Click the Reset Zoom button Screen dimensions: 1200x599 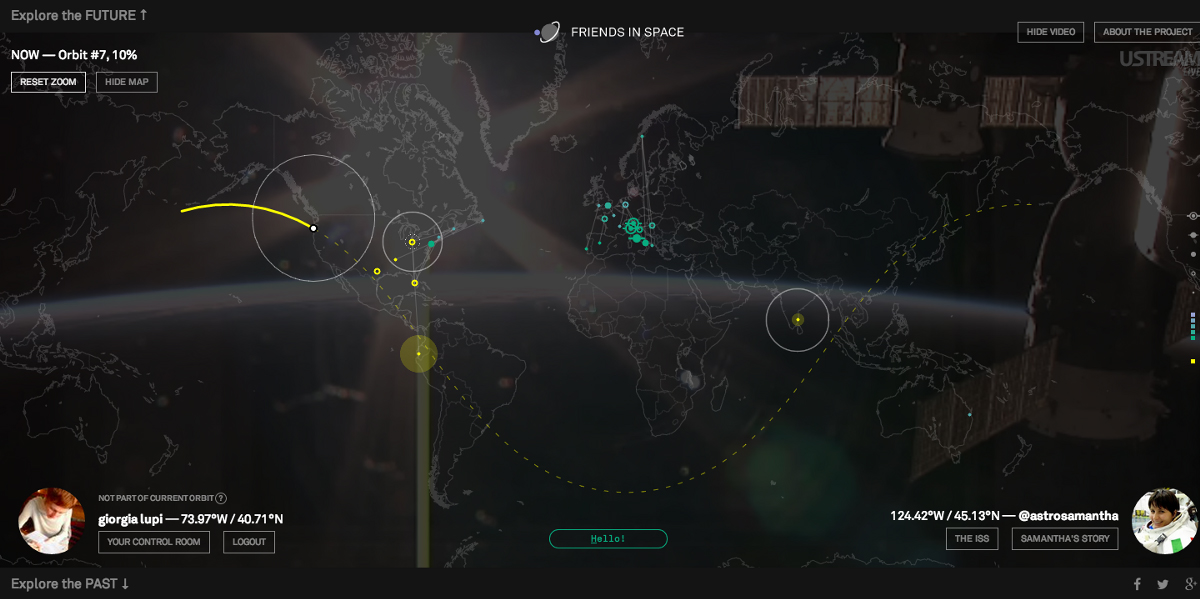click(x=49, y=82)
